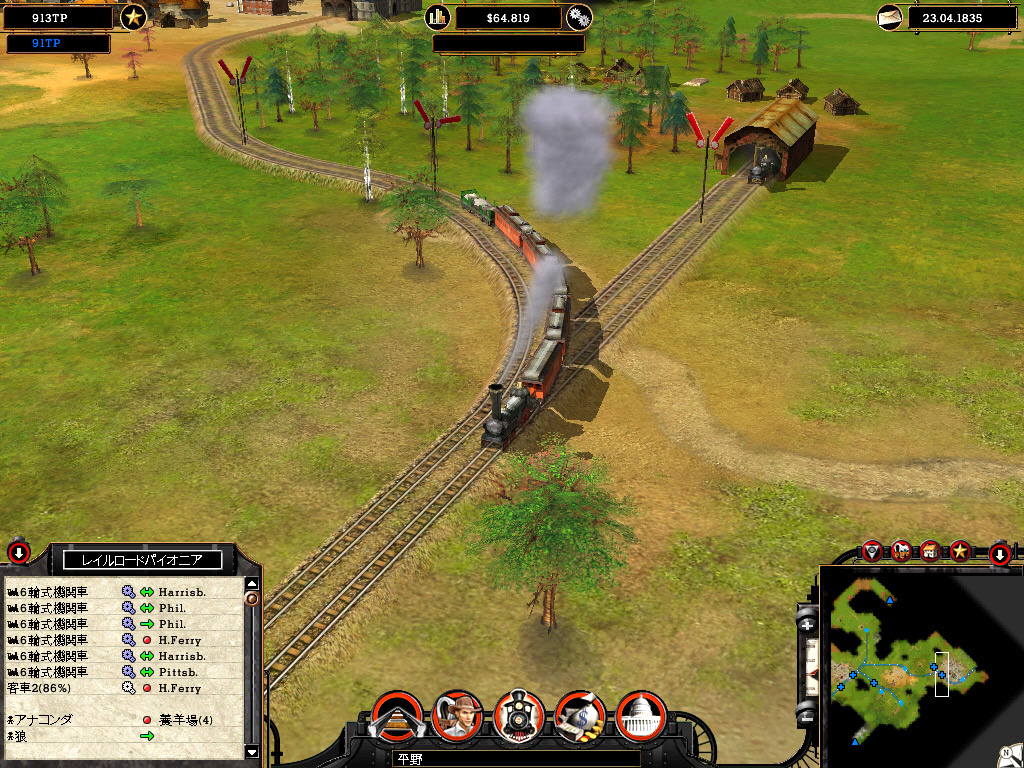The height and width of the screenshot is (768, 1024).
Task: Open the capitol building menu
Action: pos(641,716)
